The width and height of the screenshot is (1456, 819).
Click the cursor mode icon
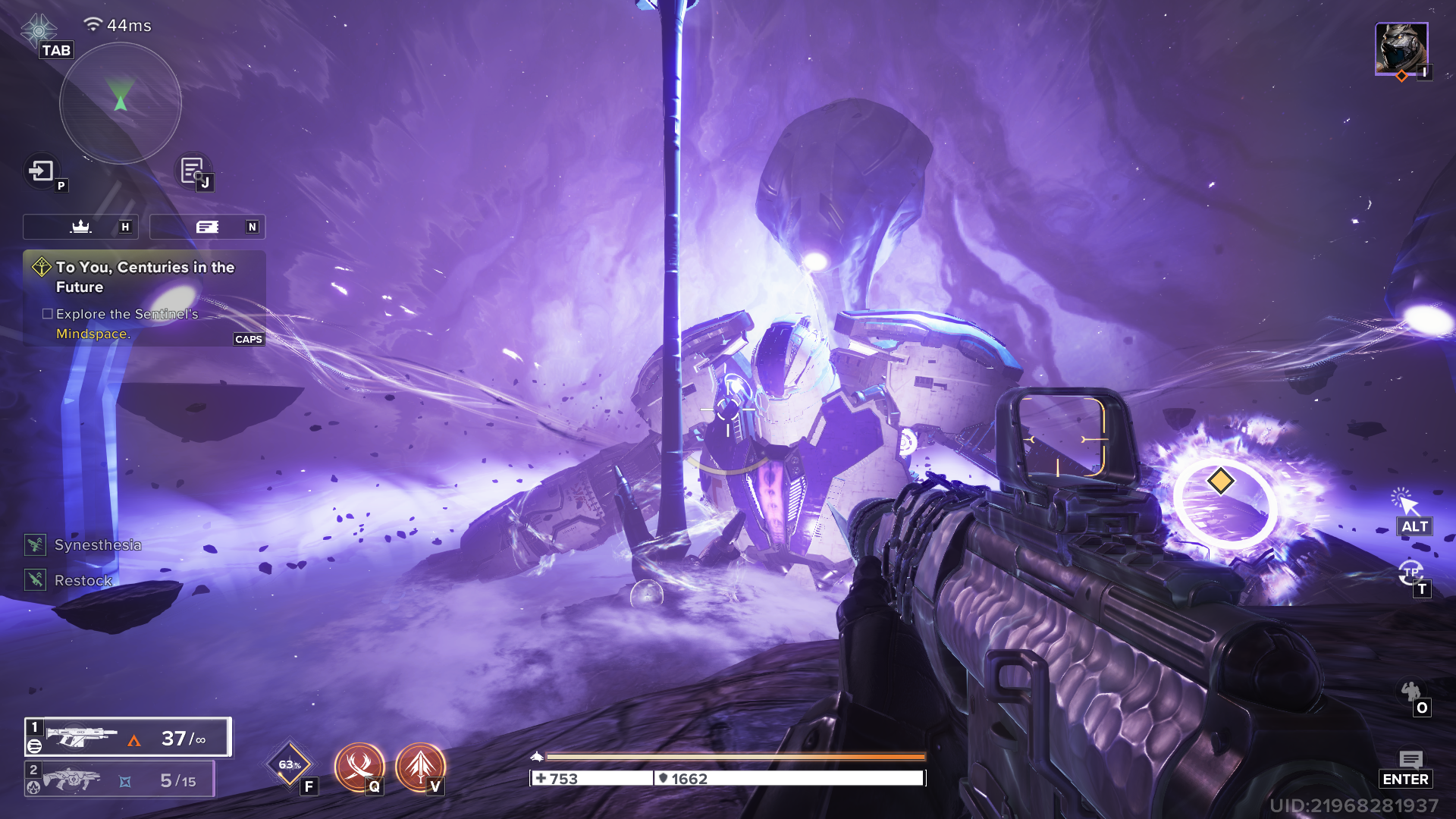(x=1404, y=502)
